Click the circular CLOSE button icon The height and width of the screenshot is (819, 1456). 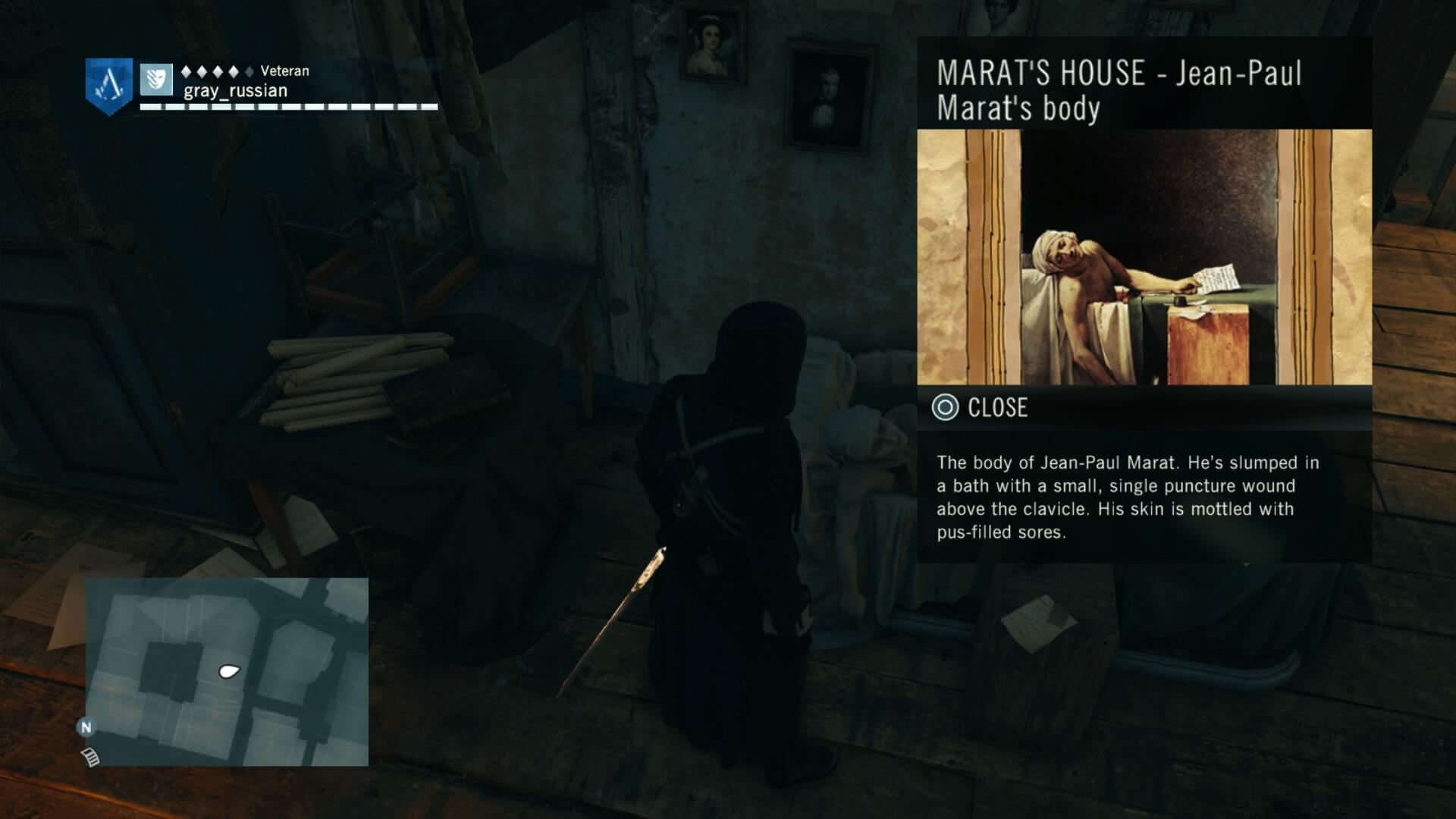[x=946, y=408]
